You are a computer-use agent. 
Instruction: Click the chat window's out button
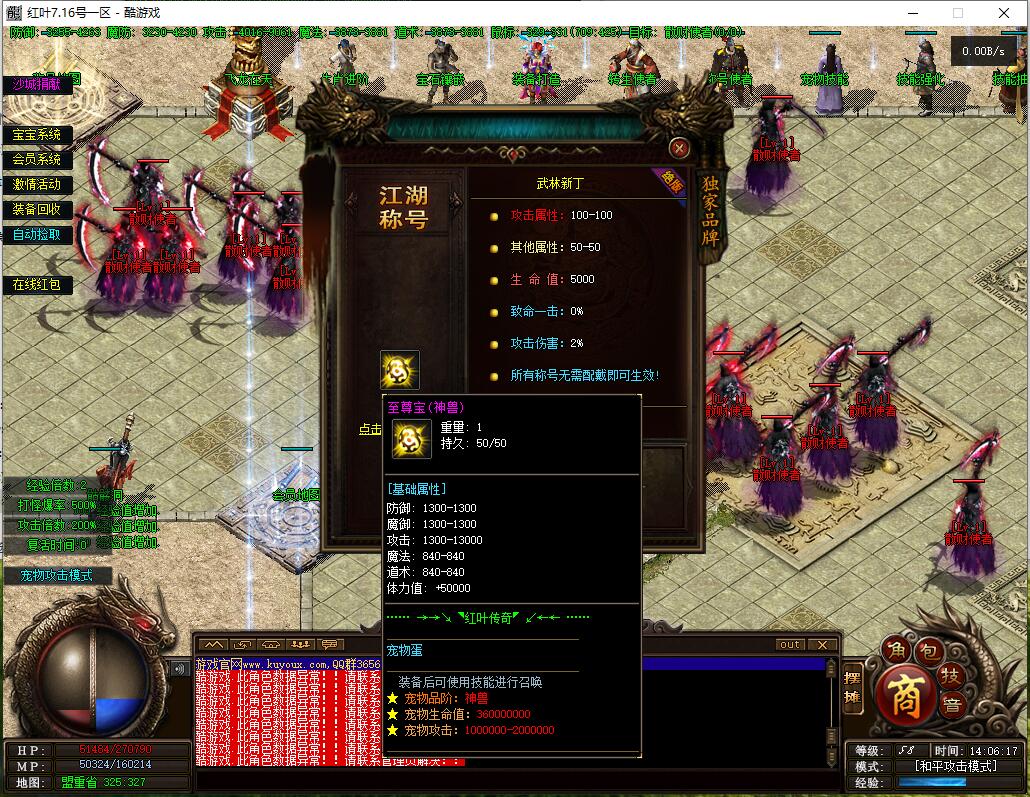click(x=790, y=645)
